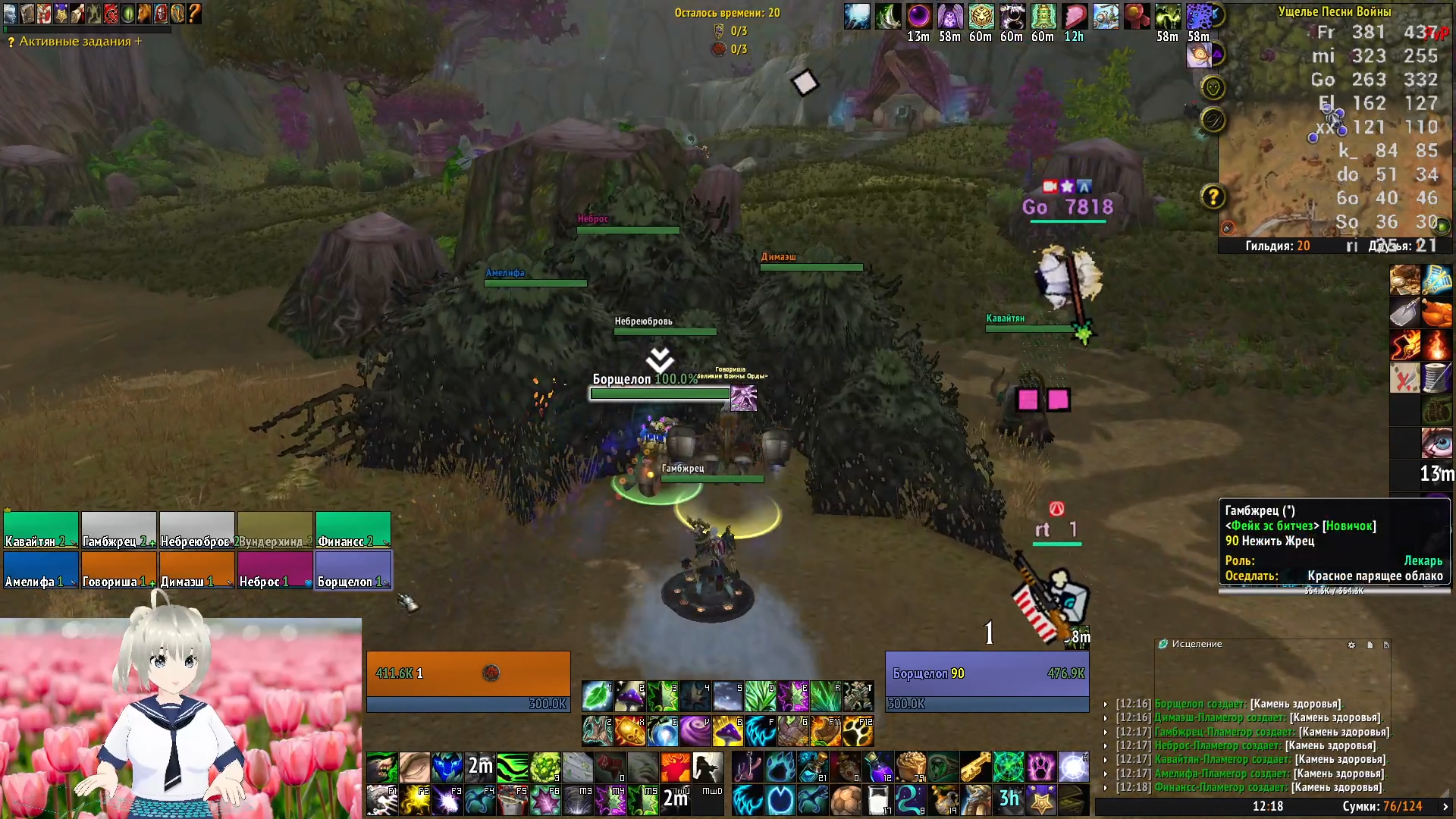
Task: Open the help question mark micro button
Action: coord(194,13)
